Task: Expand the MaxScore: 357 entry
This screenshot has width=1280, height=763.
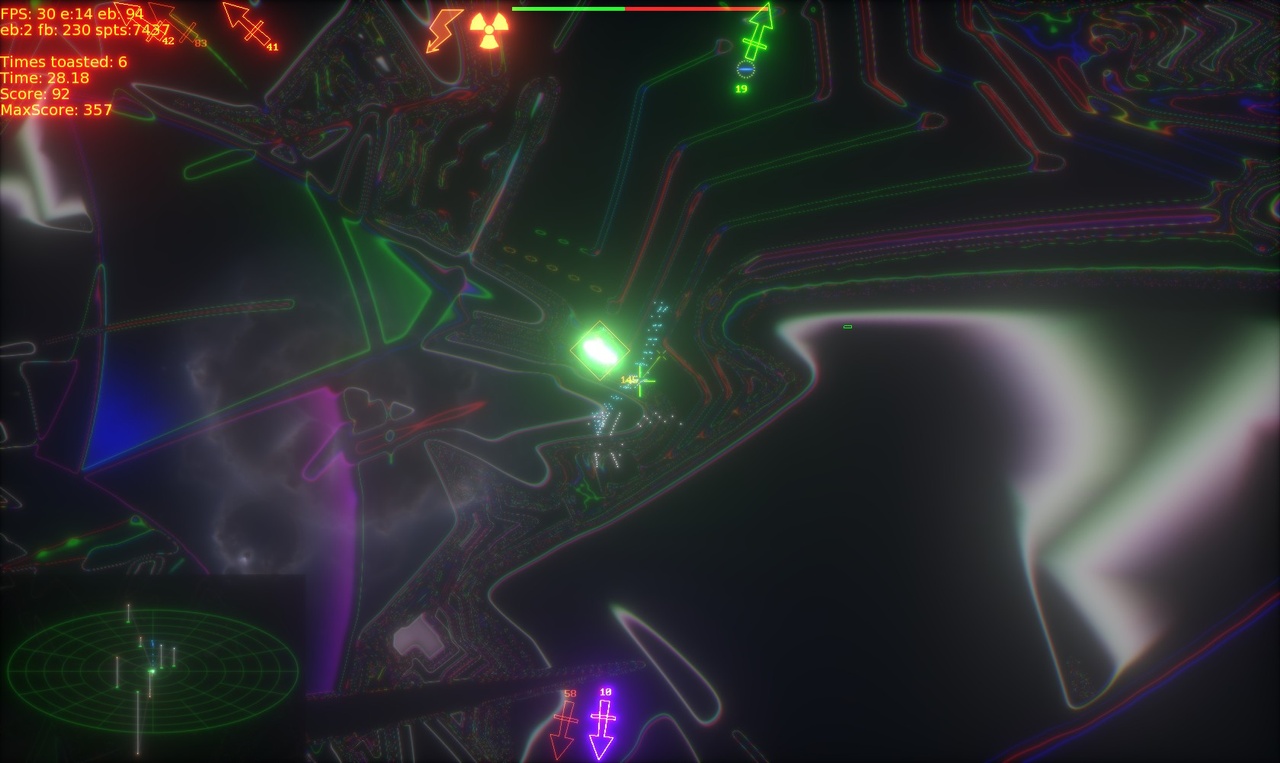Action: [x=58, y=111]
